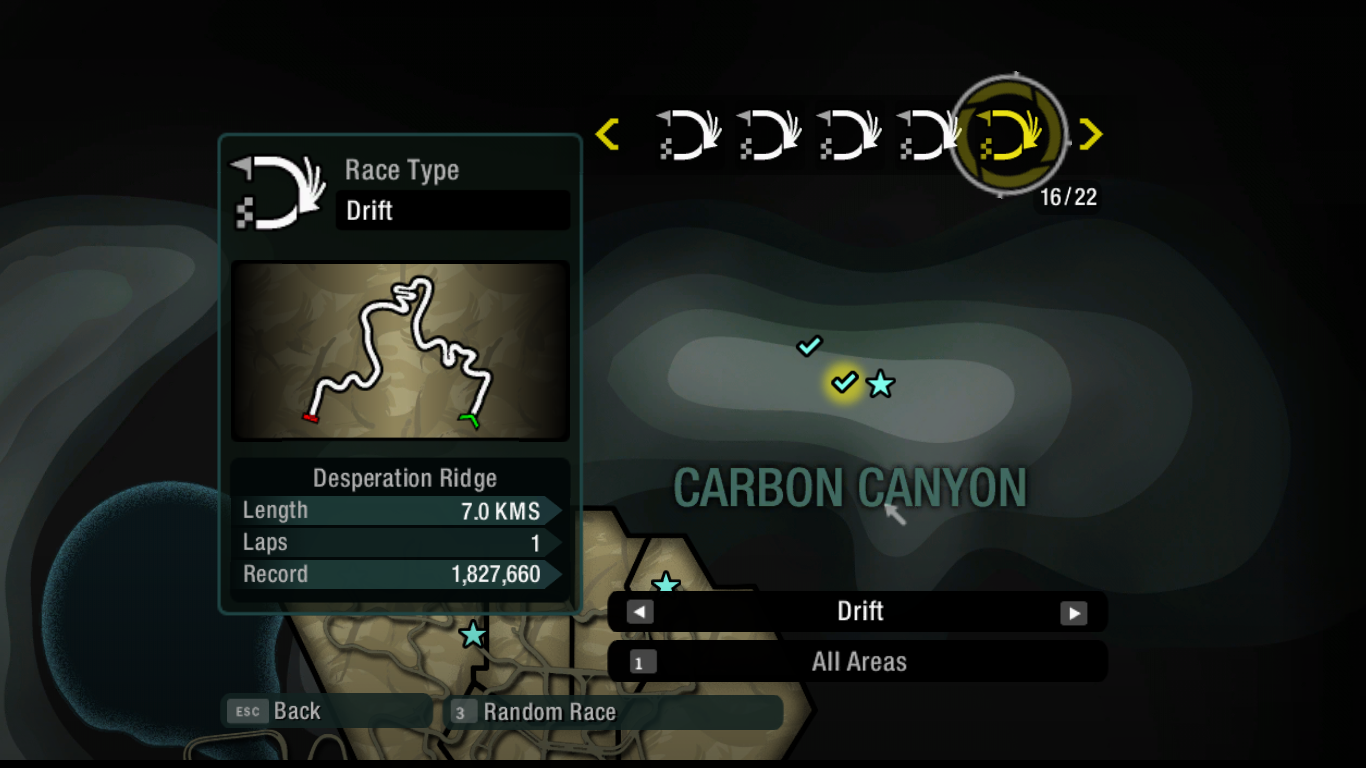Image resolution: width=1366 pixels, height=768 pixels.
Task: Go Back to the previous menu
Action: pos(296,711)
